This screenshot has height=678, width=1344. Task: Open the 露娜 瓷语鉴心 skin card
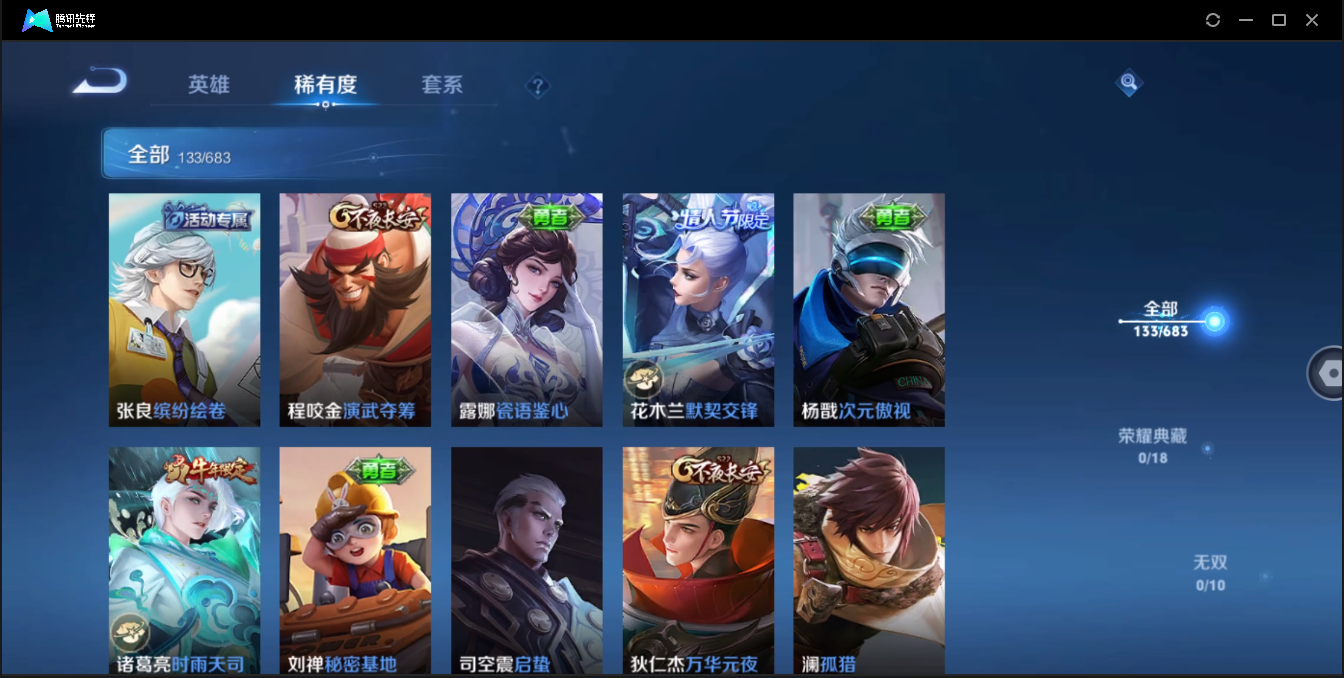click(526, 310)
